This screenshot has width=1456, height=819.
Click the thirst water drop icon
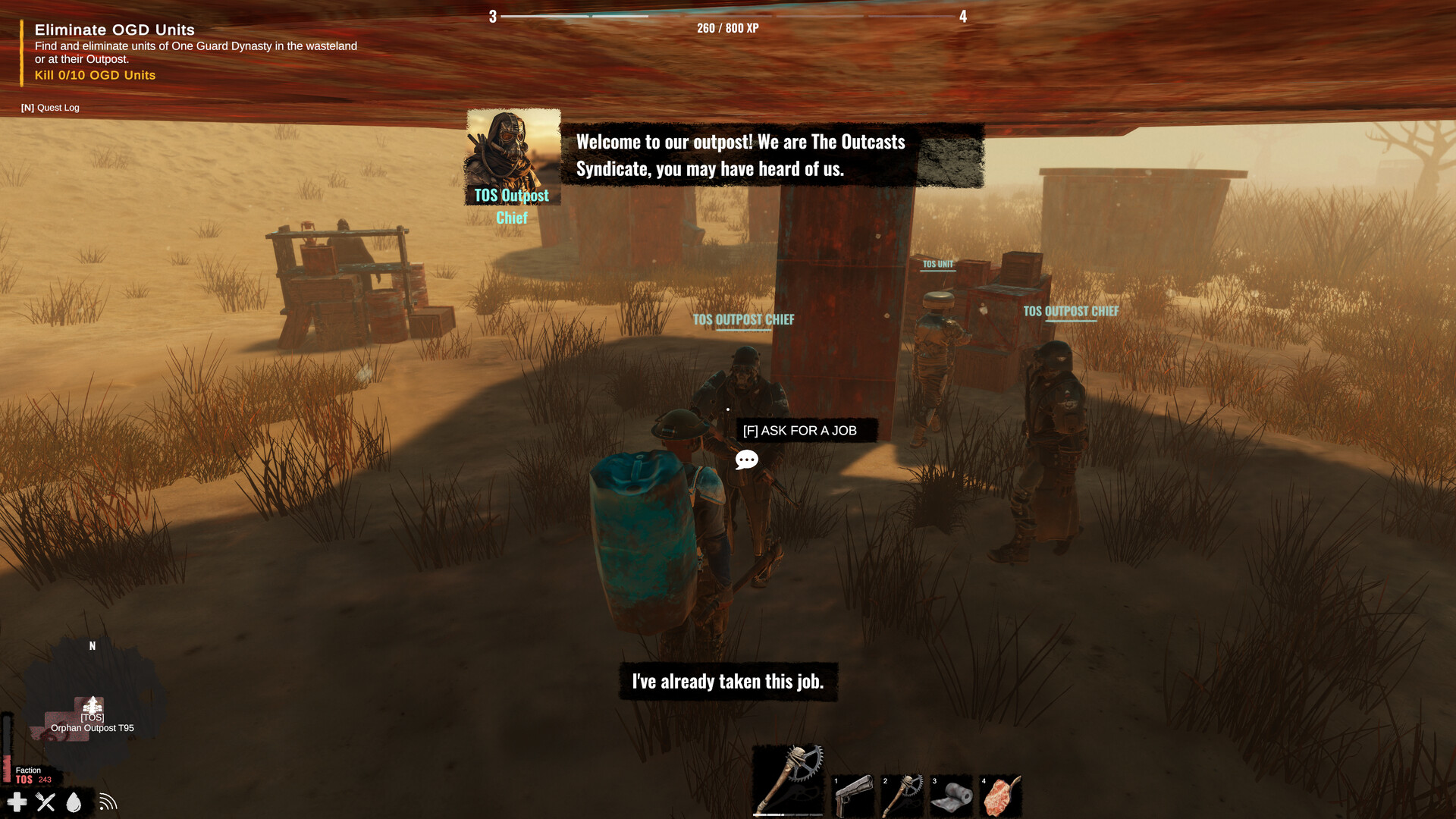[74, 801]
